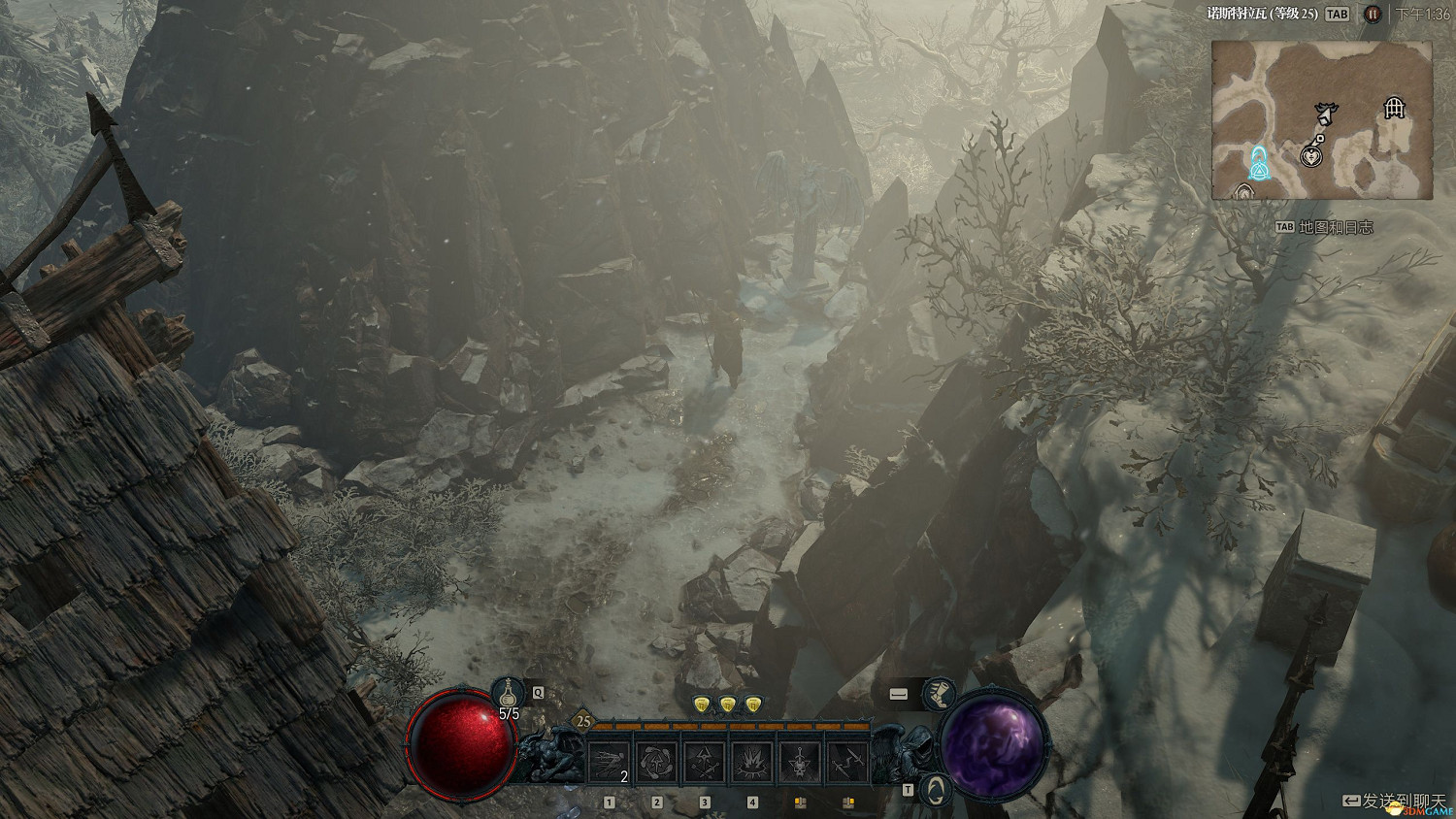
Task: Activate the swirling blade skill in slot 2
Action: pyautogui.click(x=657, y=762)
